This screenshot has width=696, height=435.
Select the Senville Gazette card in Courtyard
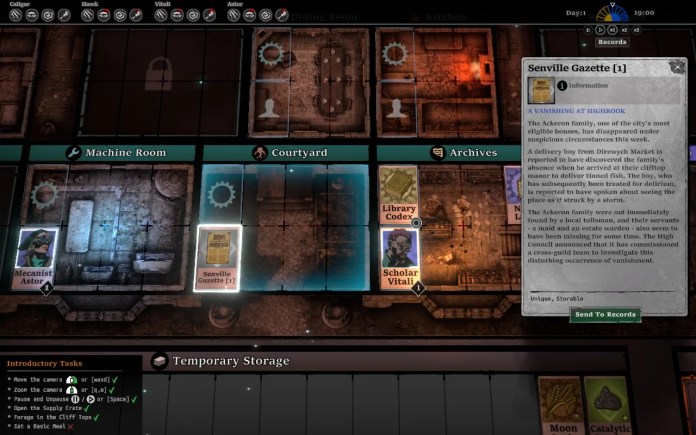(216, 258)
